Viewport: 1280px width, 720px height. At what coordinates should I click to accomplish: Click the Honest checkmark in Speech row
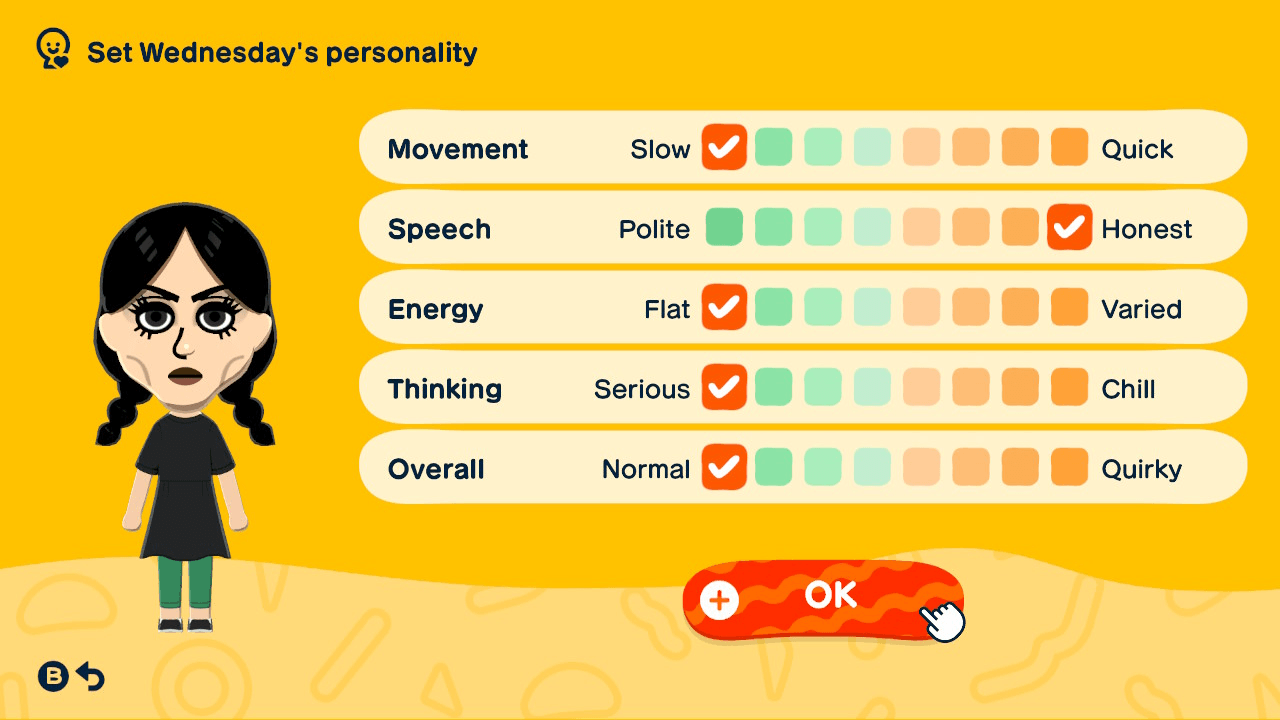pyautogui.click(x=1069, y=227)
